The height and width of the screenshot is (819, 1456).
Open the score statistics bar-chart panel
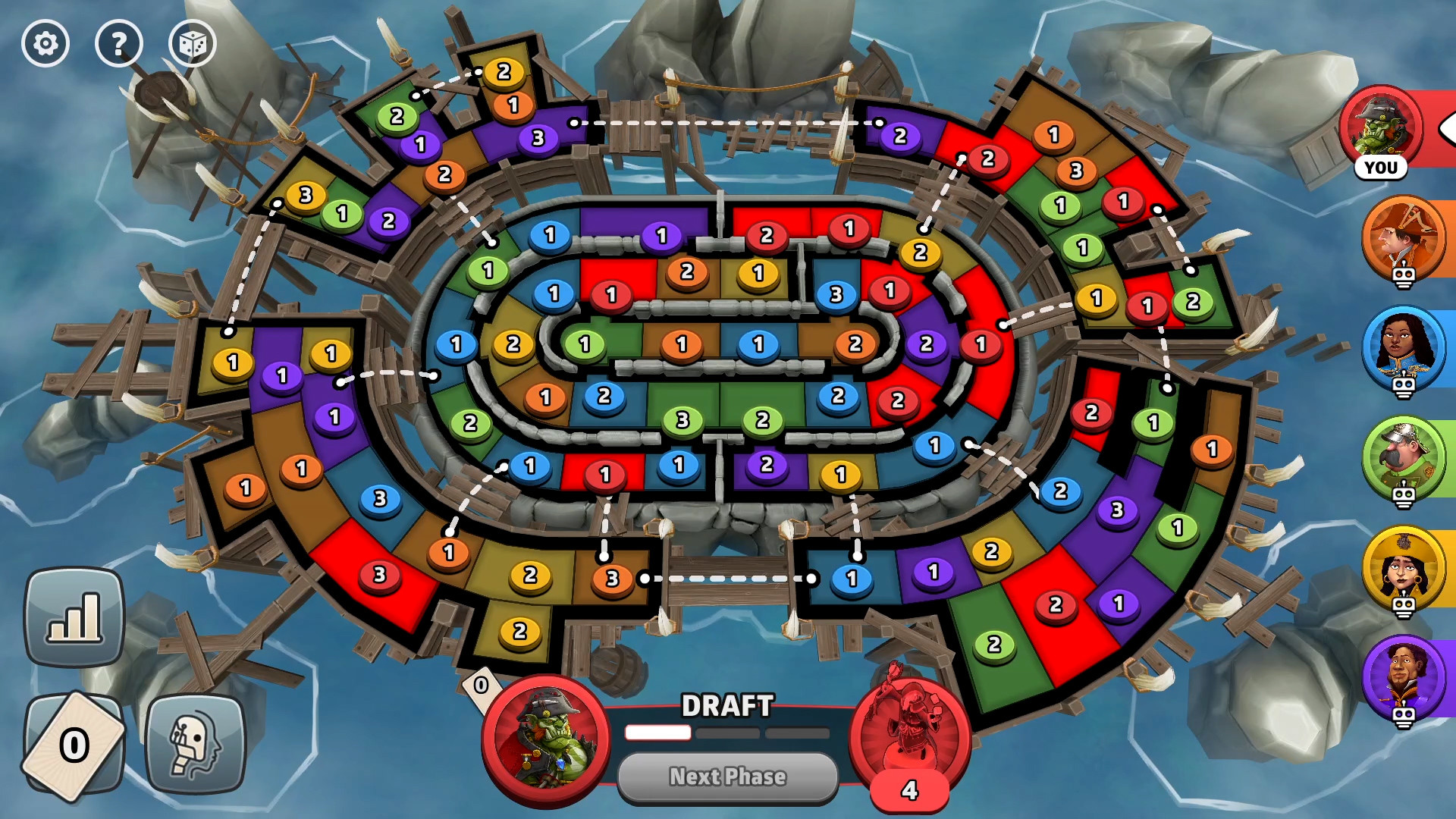click(x=74, y=616)
